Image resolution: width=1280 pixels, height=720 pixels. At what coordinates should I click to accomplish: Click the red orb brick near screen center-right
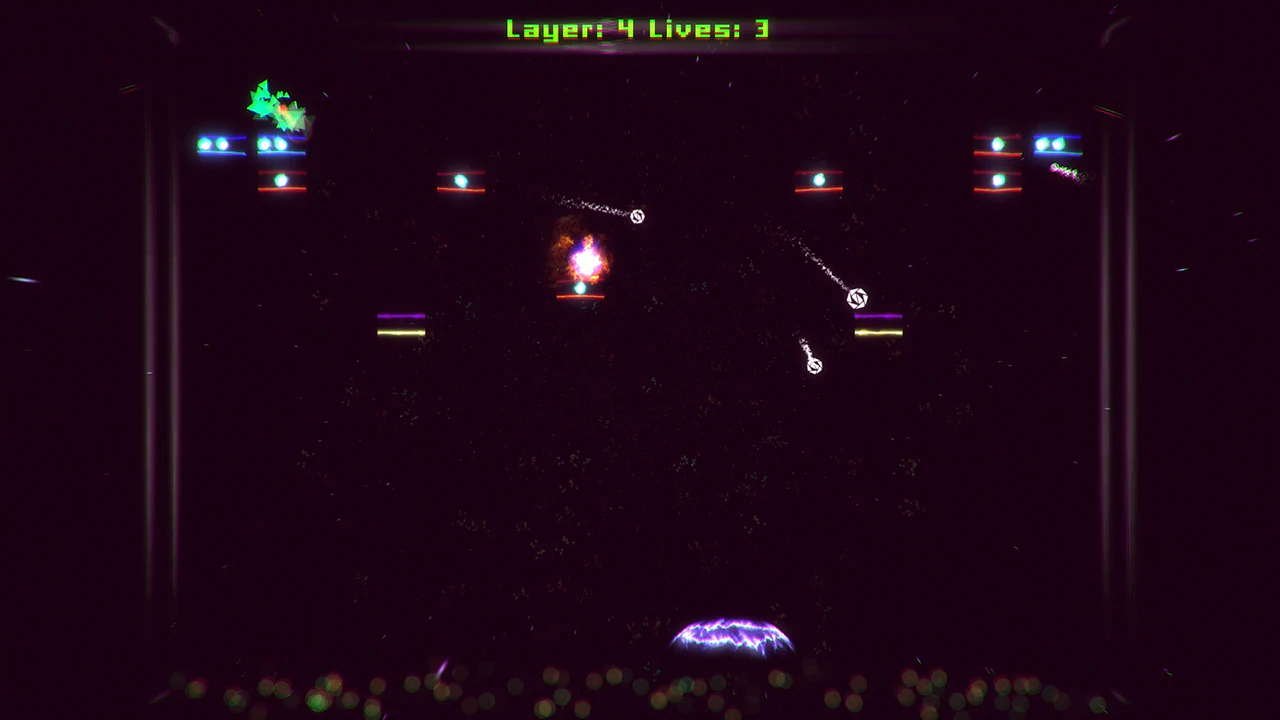coord(818,180)
